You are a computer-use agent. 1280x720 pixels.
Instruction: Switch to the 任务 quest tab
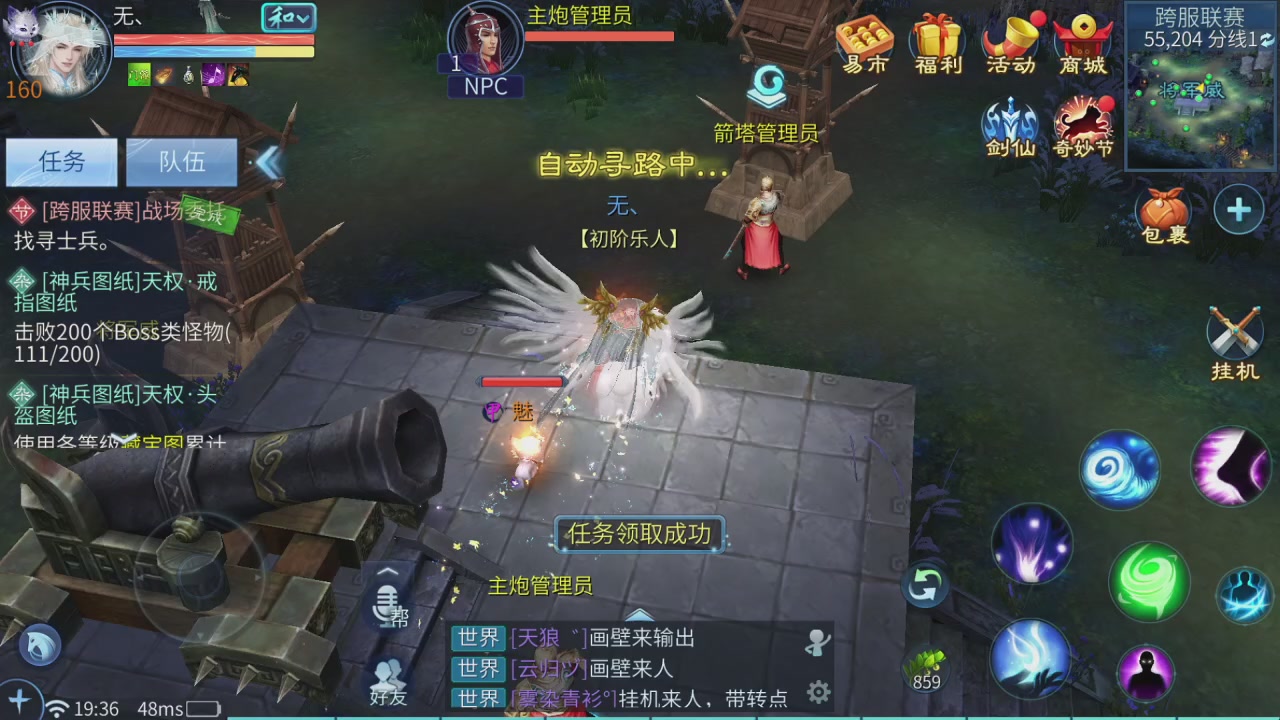tap(61, 162)
